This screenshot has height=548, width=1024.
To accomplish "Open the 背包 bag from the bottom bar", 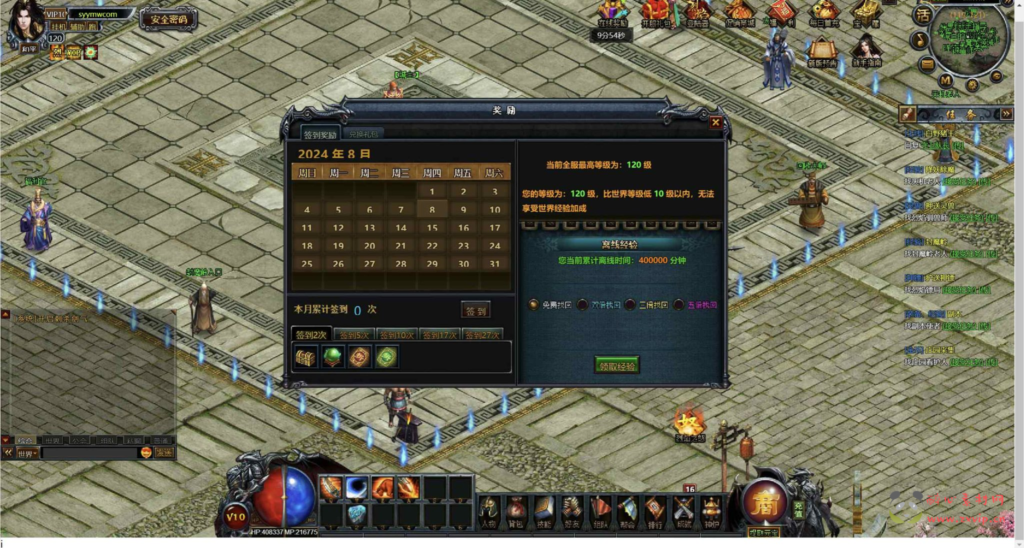I will click(516, 508).
